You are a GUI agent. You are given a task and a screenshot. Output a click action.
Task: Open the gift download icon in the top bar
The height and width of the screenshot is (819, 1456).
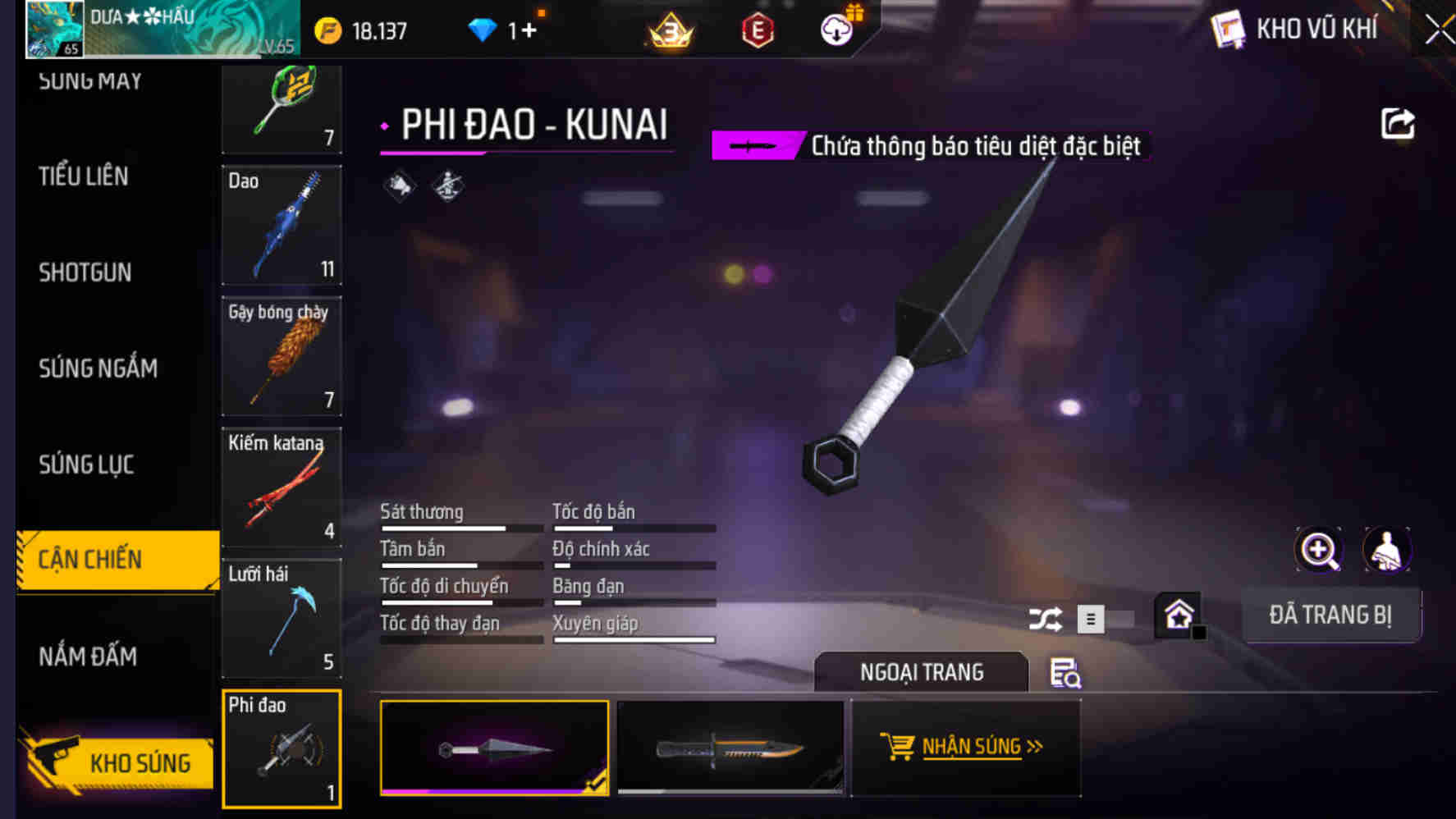(x=836, y=31)
